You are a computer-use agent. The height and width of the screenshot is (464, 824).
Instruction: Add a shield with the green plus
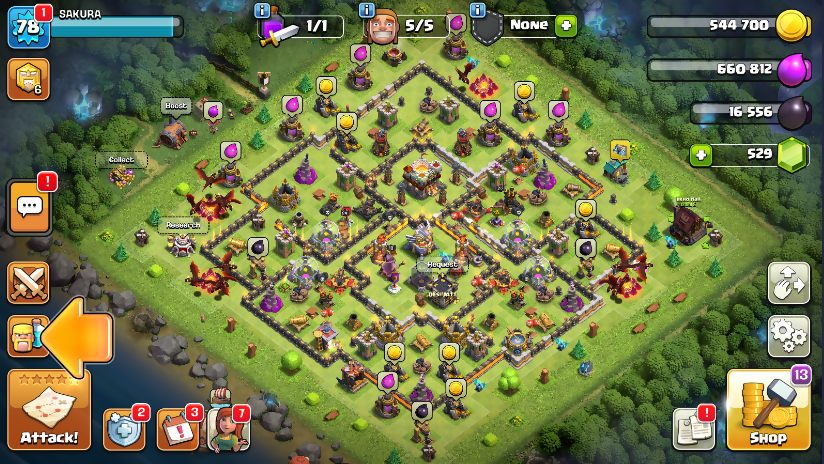566,26
